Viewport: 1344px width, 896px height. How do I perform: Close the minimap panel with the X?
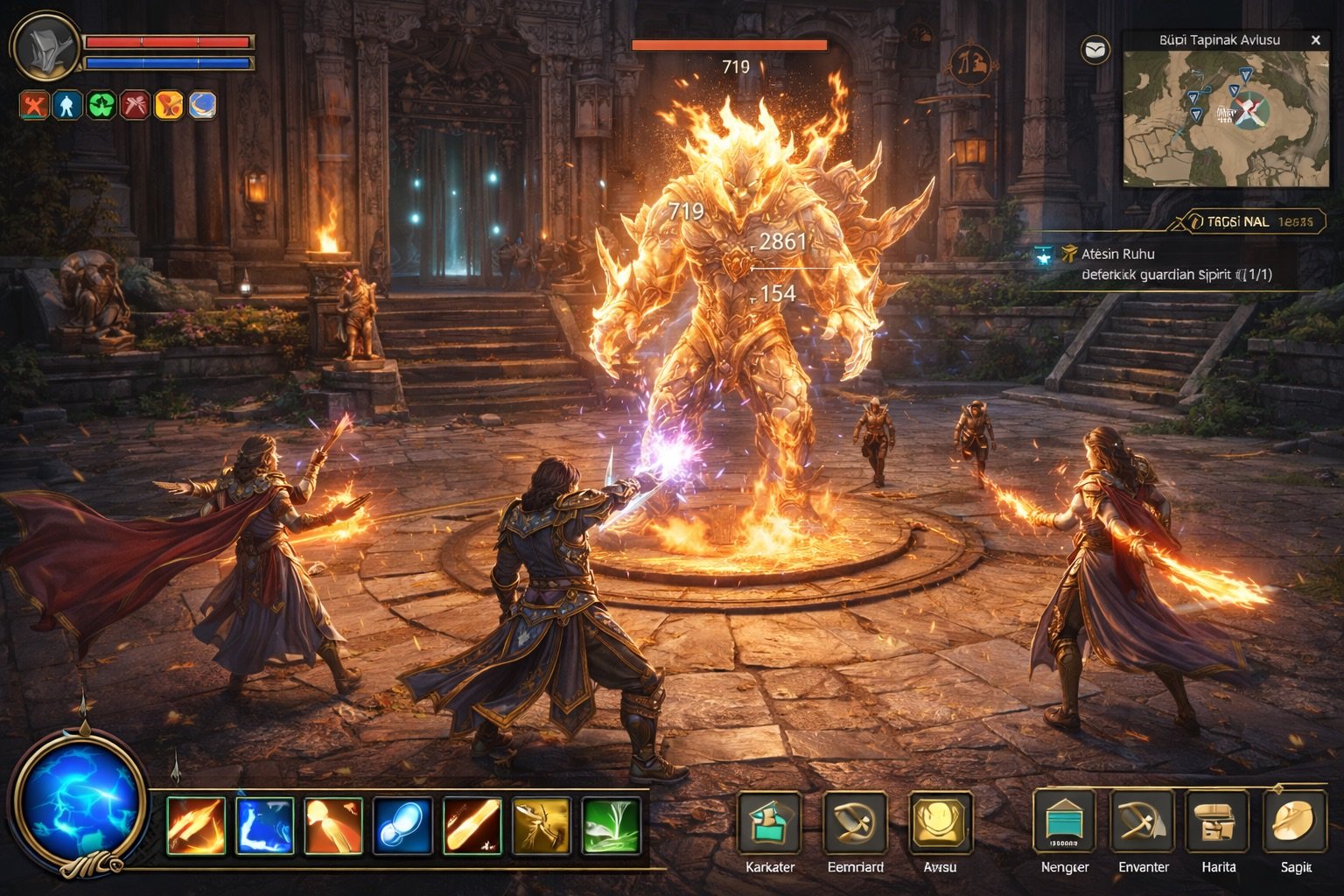point(1315,40)
